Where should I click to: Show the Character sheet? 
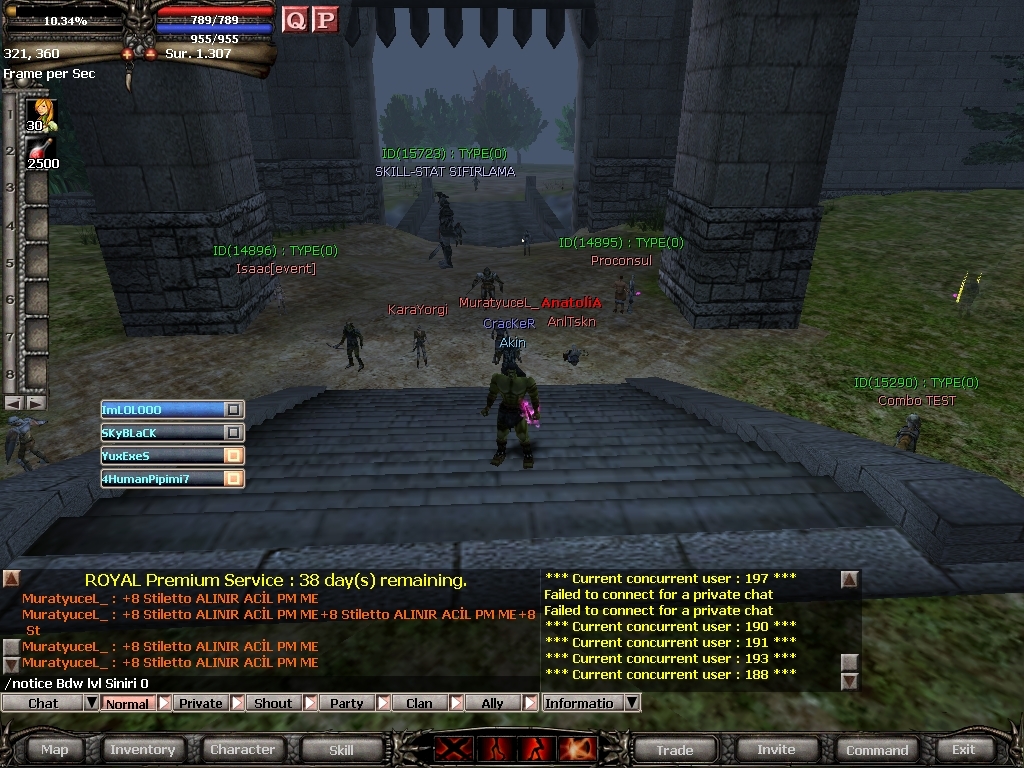coord(242,749)
